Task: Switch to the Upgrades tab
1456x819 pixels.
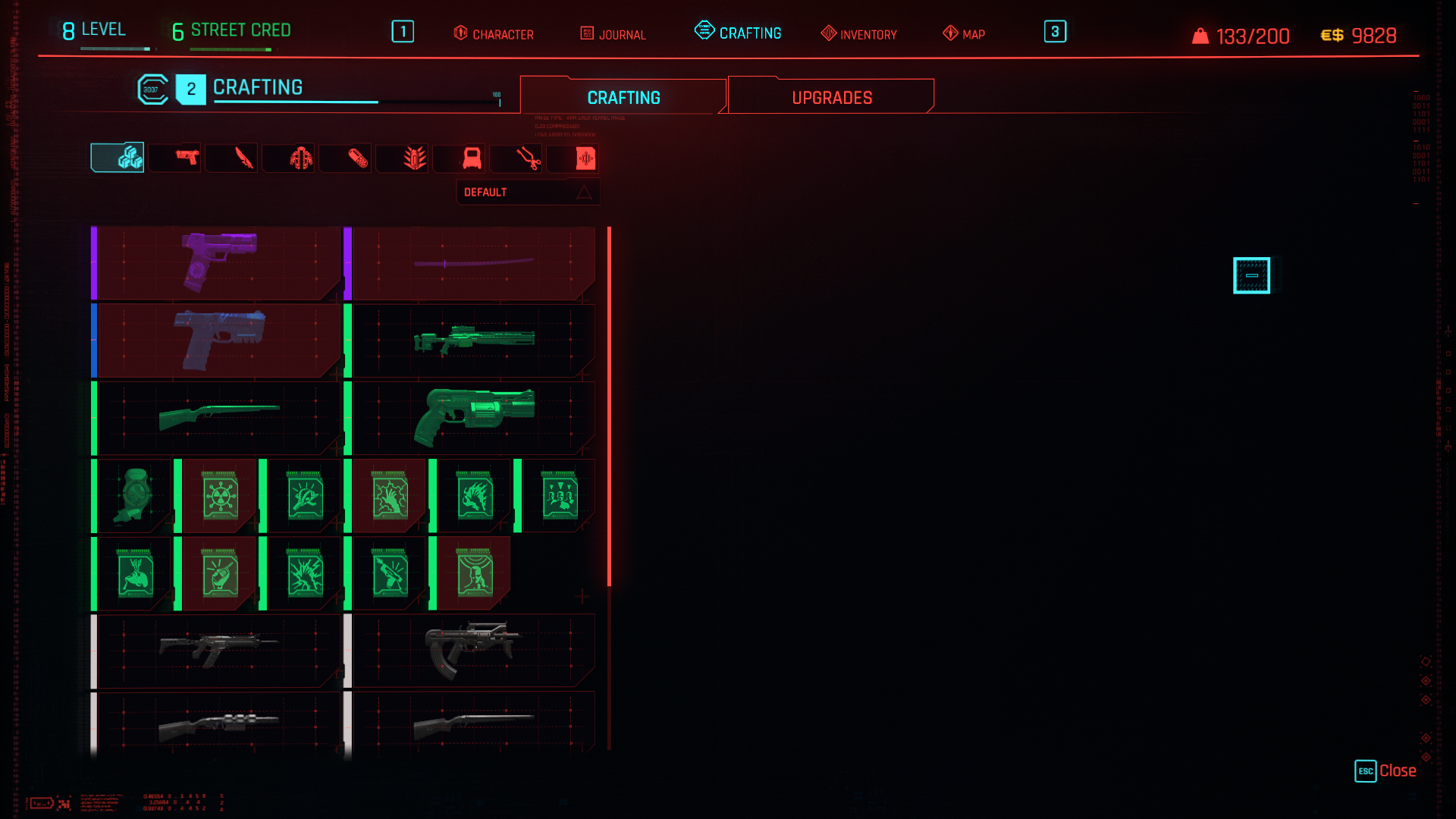Action: click(831, 96)
